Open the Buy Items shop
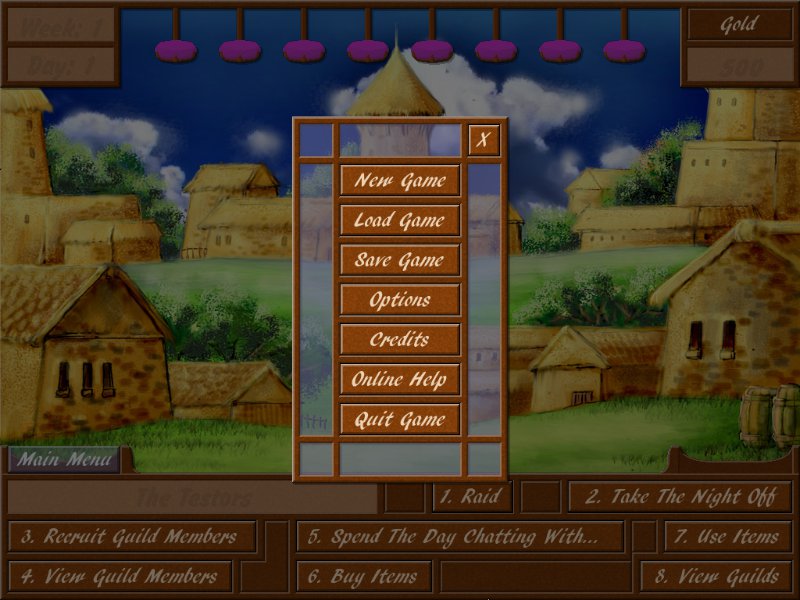This screenshot has height=600, width=800. (x=364, y=576)
